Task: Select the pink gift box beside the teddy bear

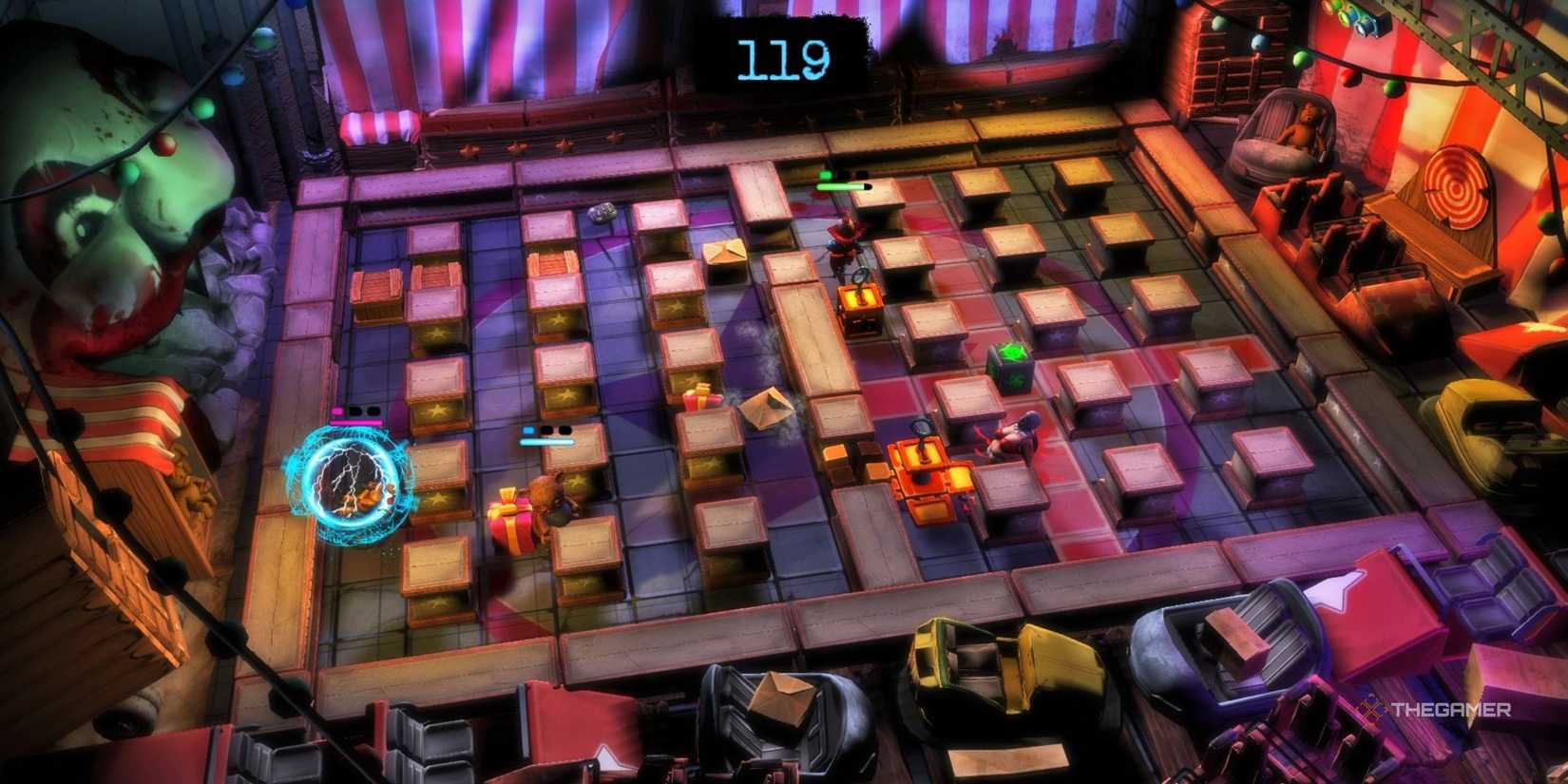Action: coord(508,523)
